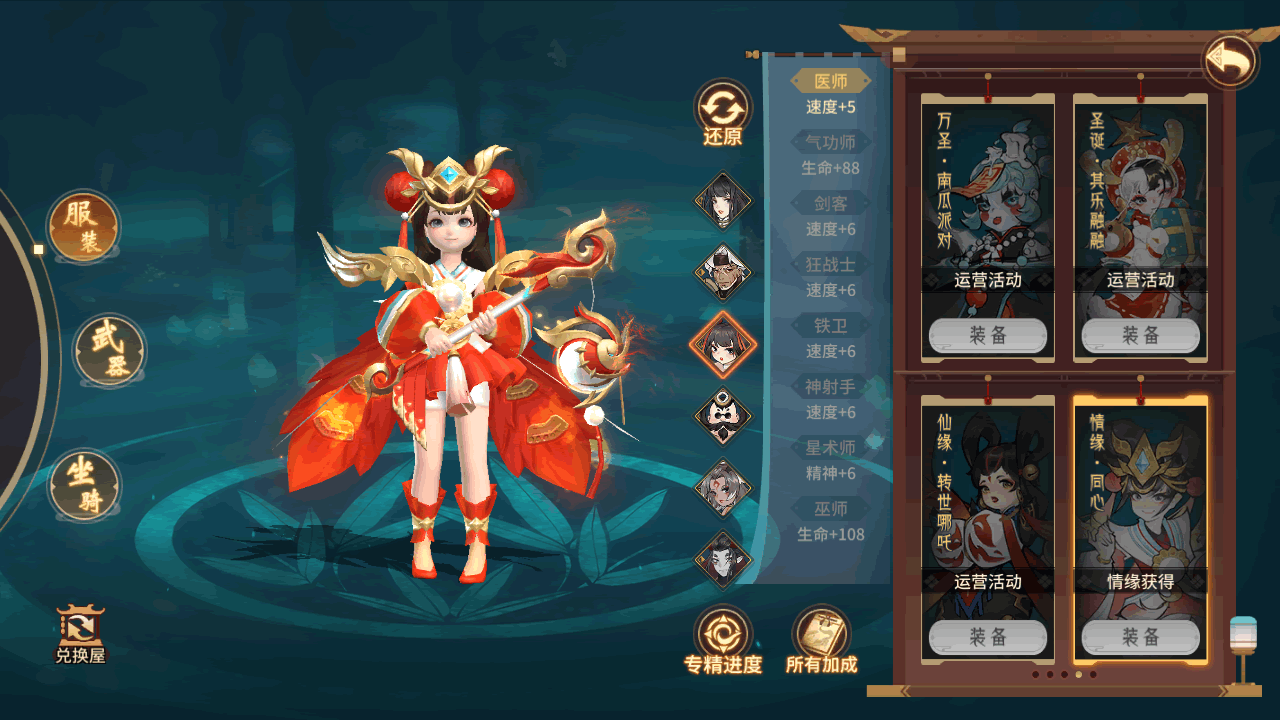
Task: Equip the 万圣·南瓜派对 costume
Action: pyautogui.click(x=987, y=336)
